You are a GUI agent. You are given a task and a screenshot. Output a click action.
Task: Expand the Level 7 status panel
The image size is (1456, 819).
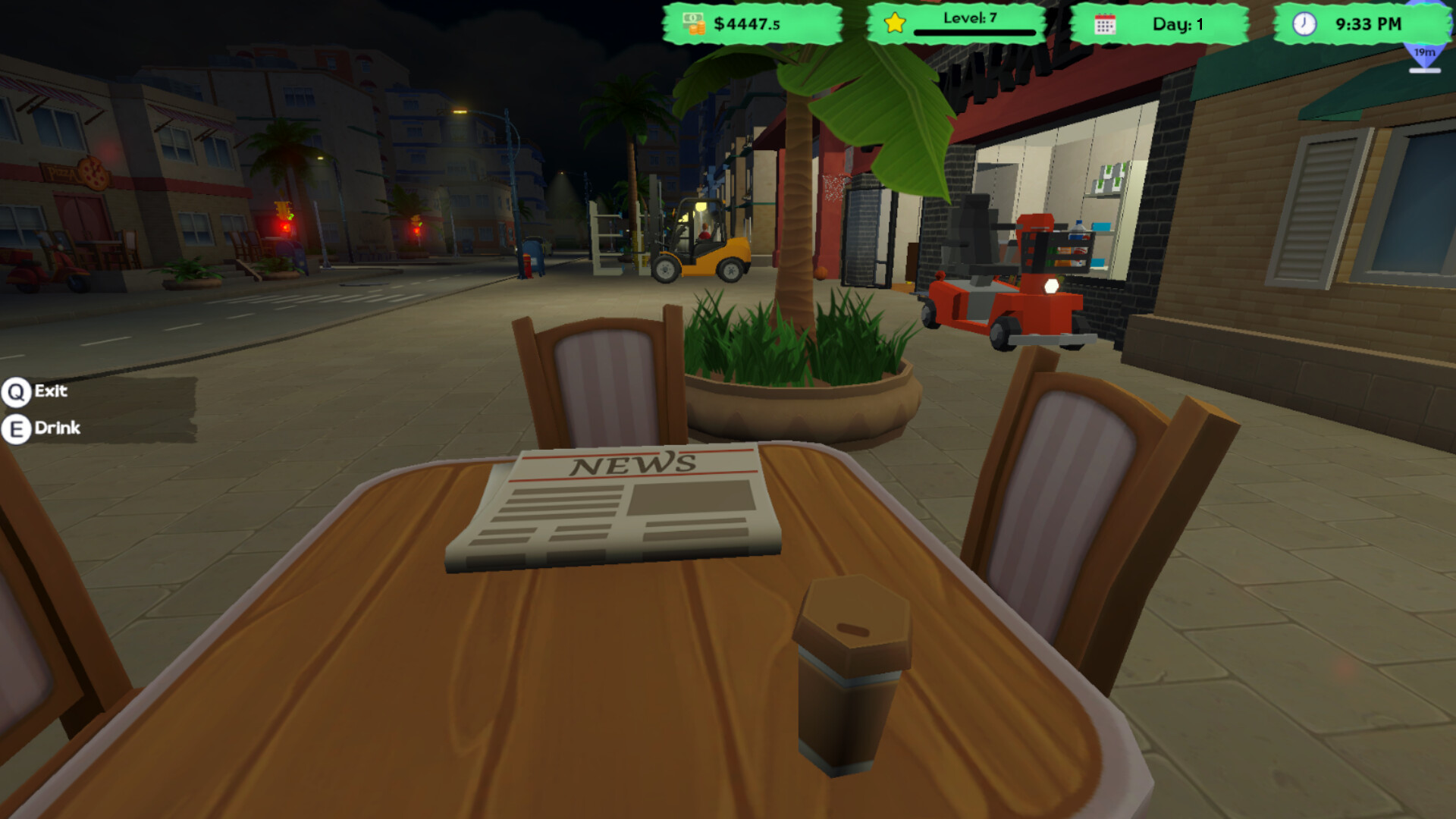pyautogui.click(x=959, y=24)
